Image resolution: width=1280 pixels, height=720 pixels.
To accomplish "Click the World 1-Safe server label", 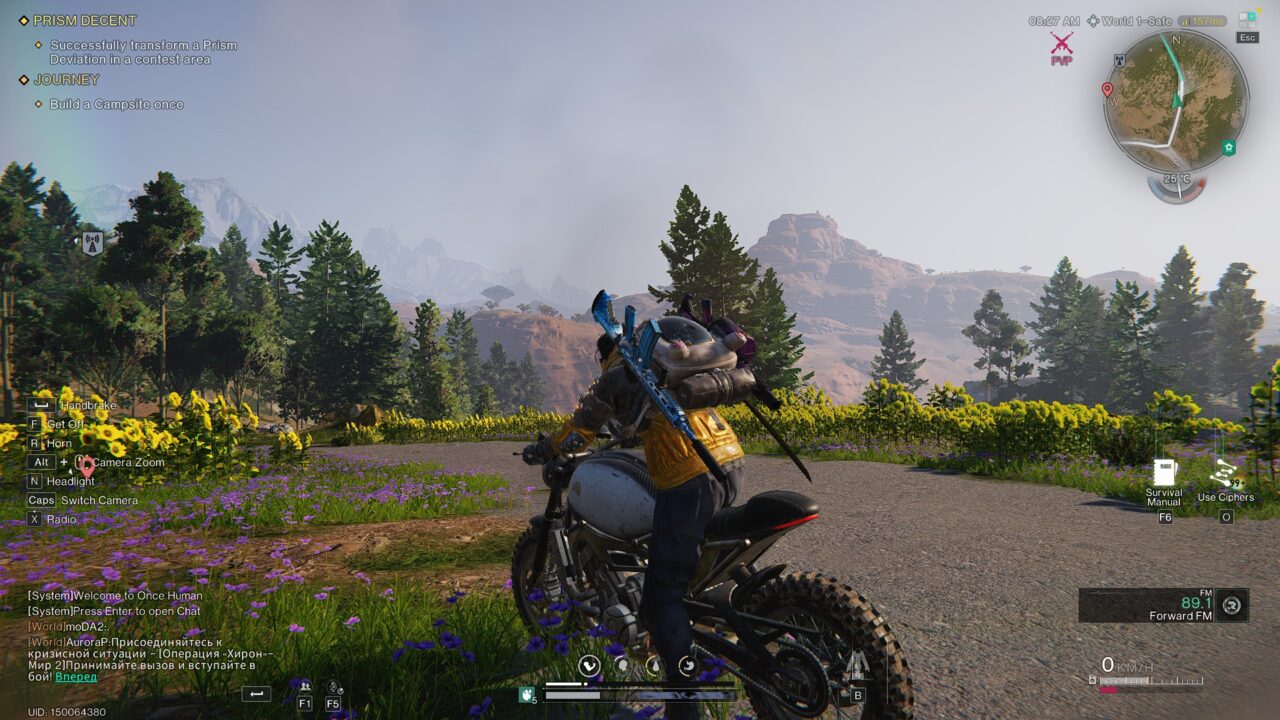I will pyautogui.click(x=1128, y=21).
